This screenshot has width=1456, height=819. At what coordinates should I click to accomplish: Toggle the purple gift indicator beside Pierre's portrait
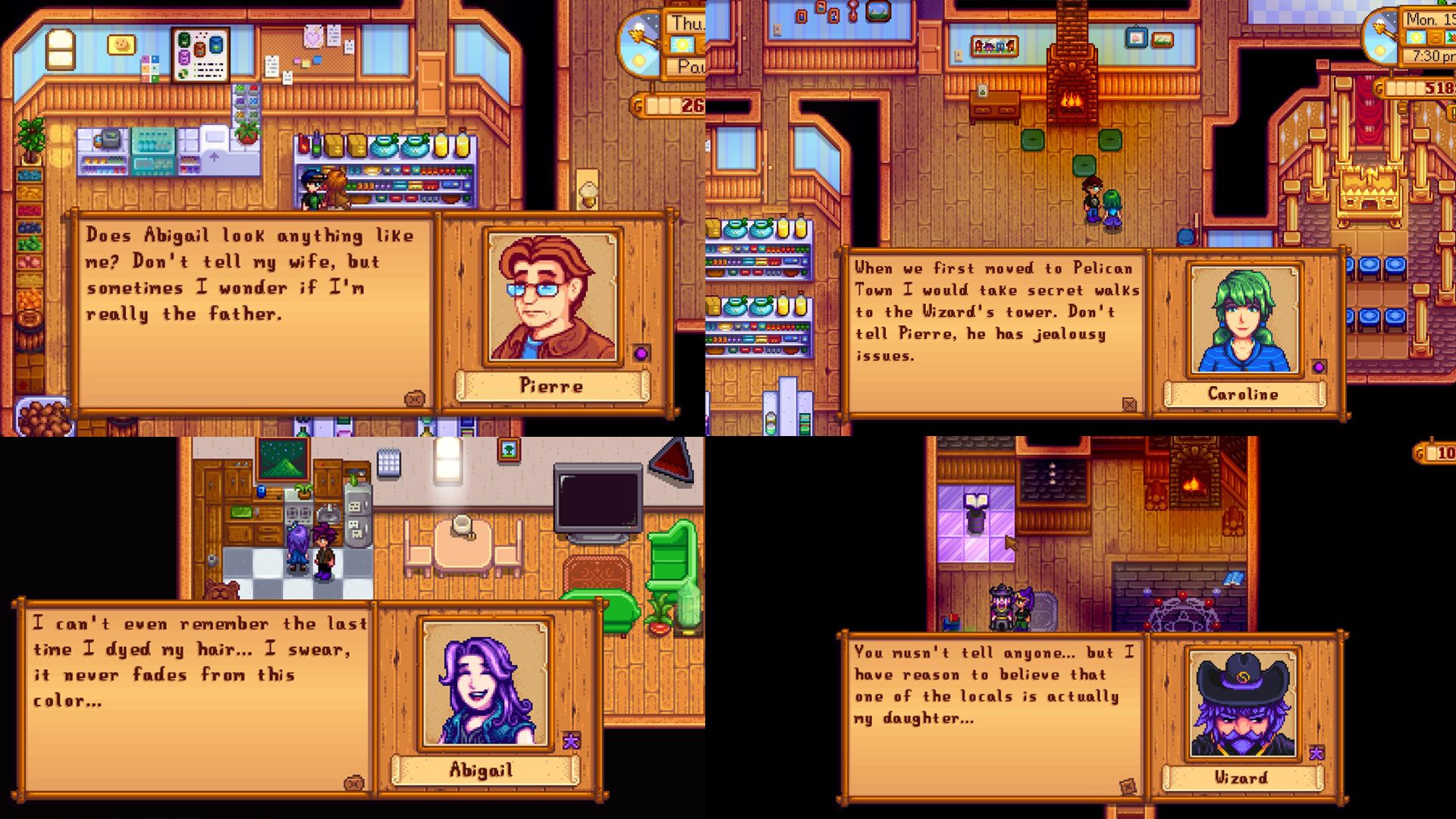(639, 353)
